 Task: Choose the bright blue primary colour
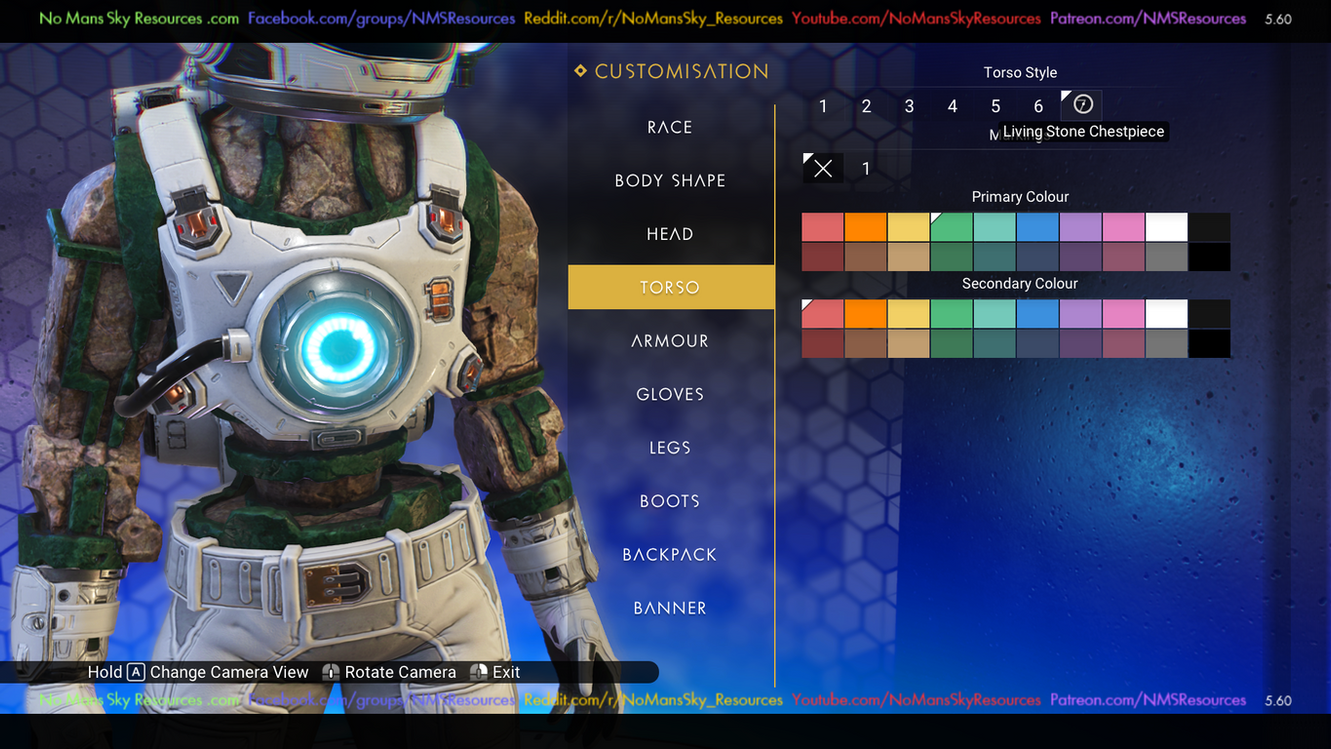(1037, 227)
